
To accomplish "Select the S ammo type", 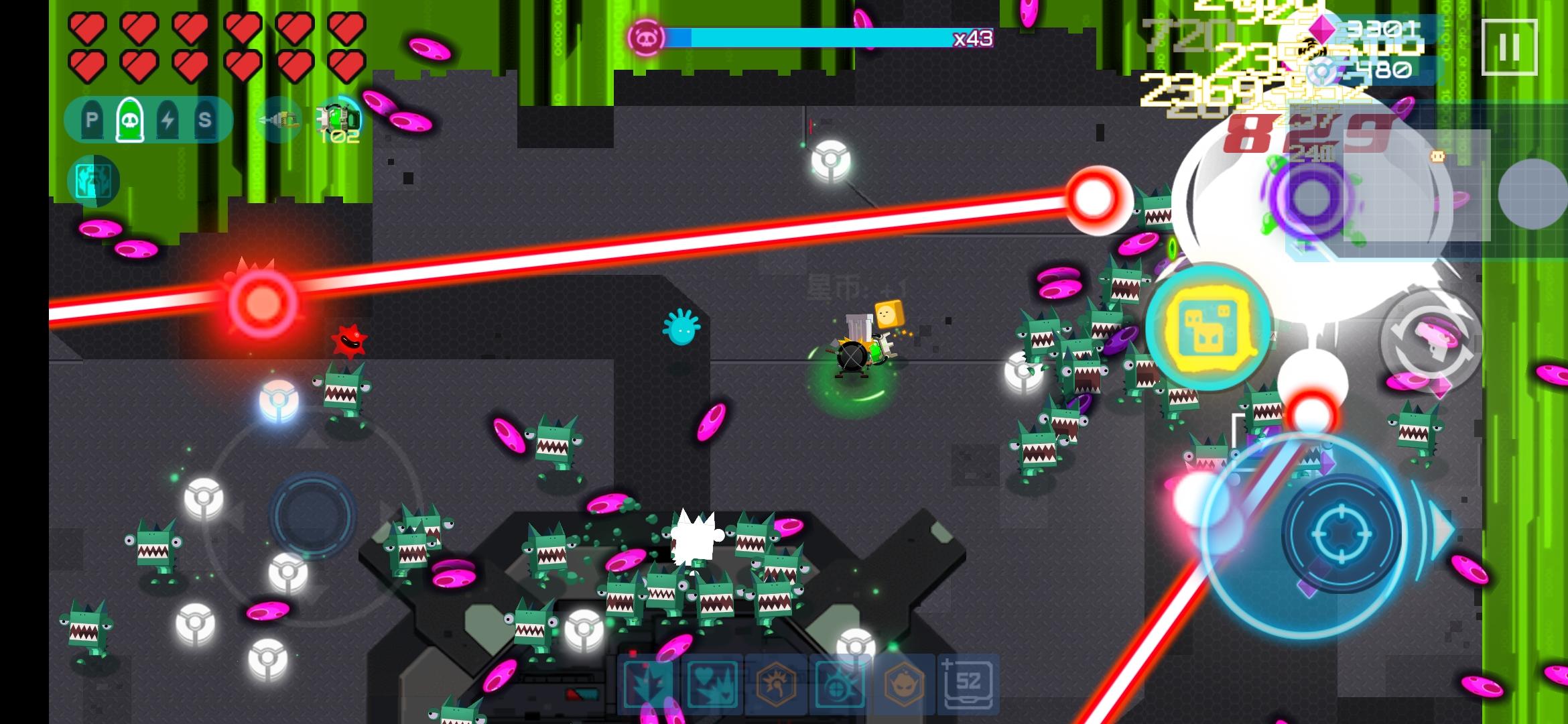I will [x=206, y=121].
